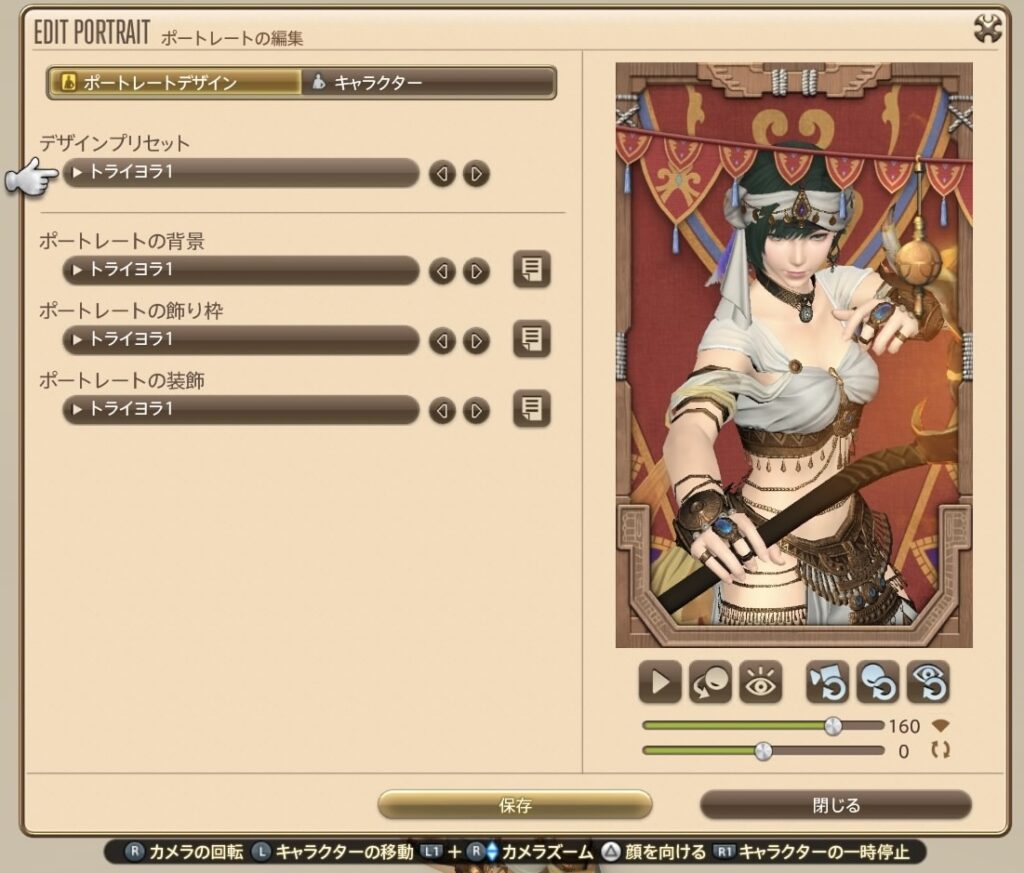Select previous デザインプリセット with left arrow
This screenshot has height=873, width=1024.
(442, 174)
